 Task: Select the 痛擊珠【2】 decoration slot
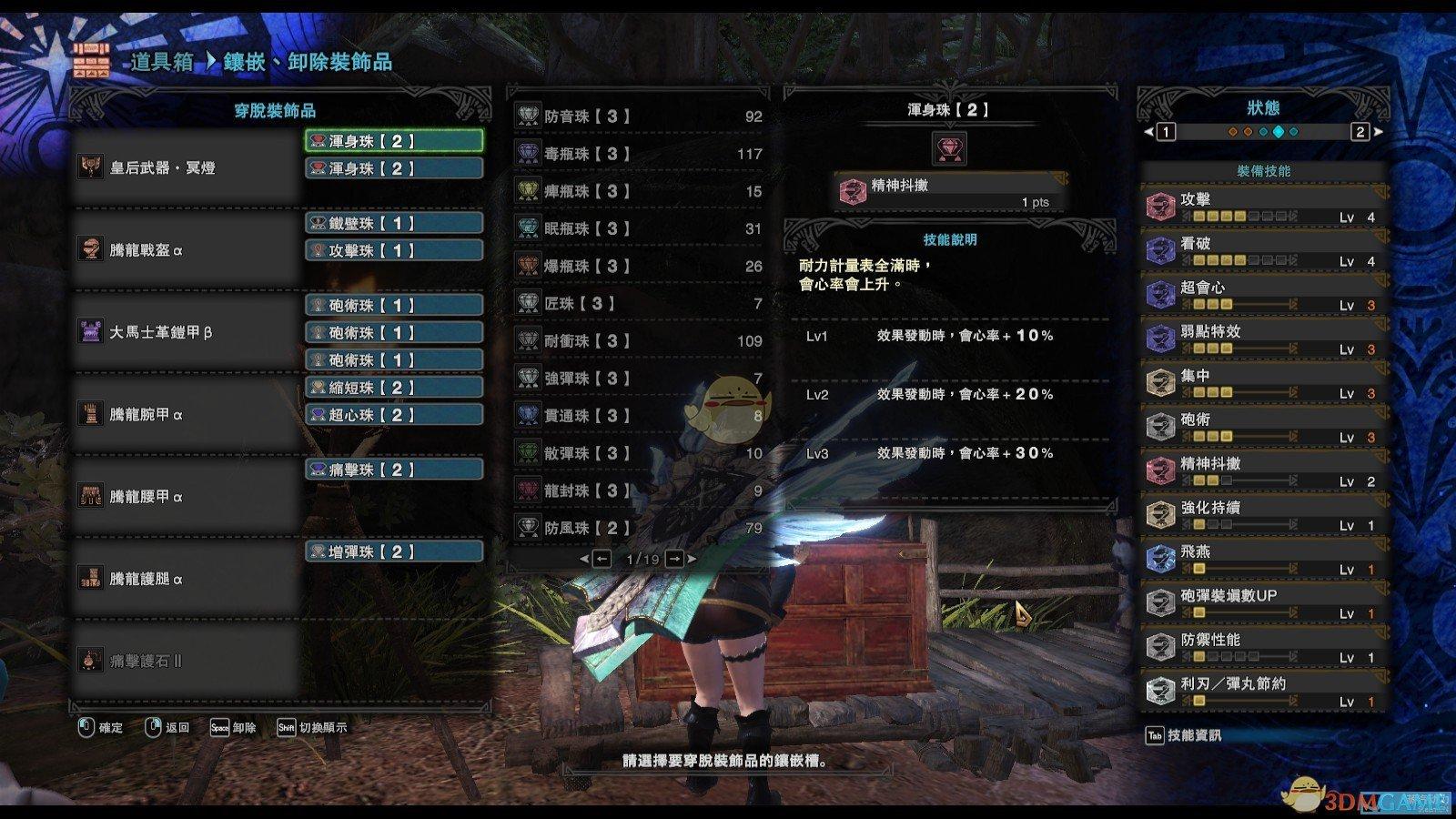pos(393,470)
